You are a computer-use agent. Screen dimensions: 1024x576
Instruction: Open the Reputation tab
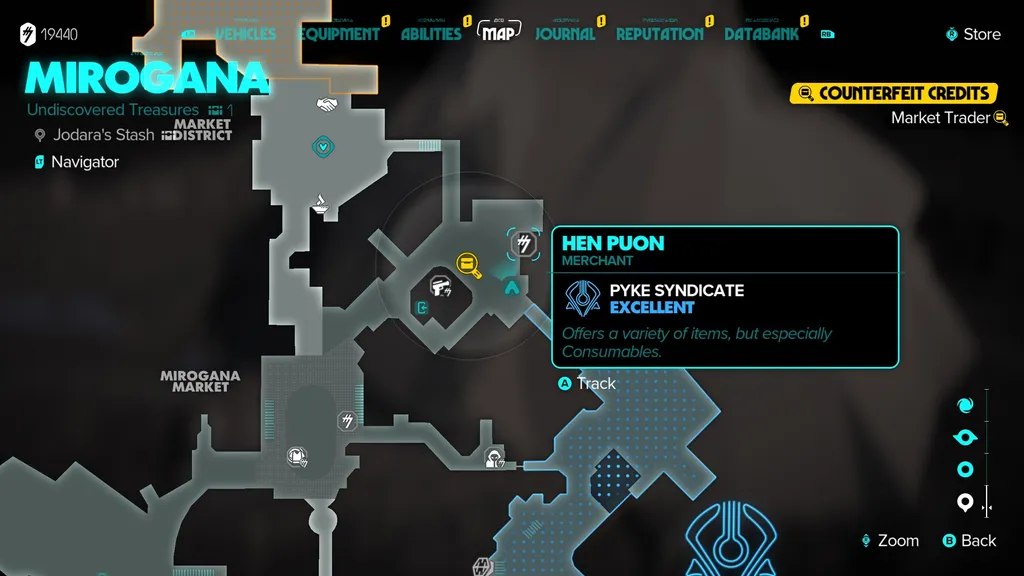coord(659,34)
